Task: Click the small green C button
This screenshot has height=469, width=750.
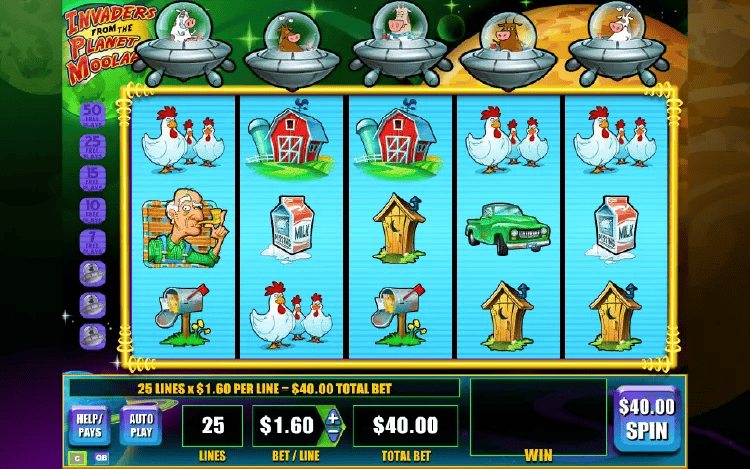Action: point(76,458)
